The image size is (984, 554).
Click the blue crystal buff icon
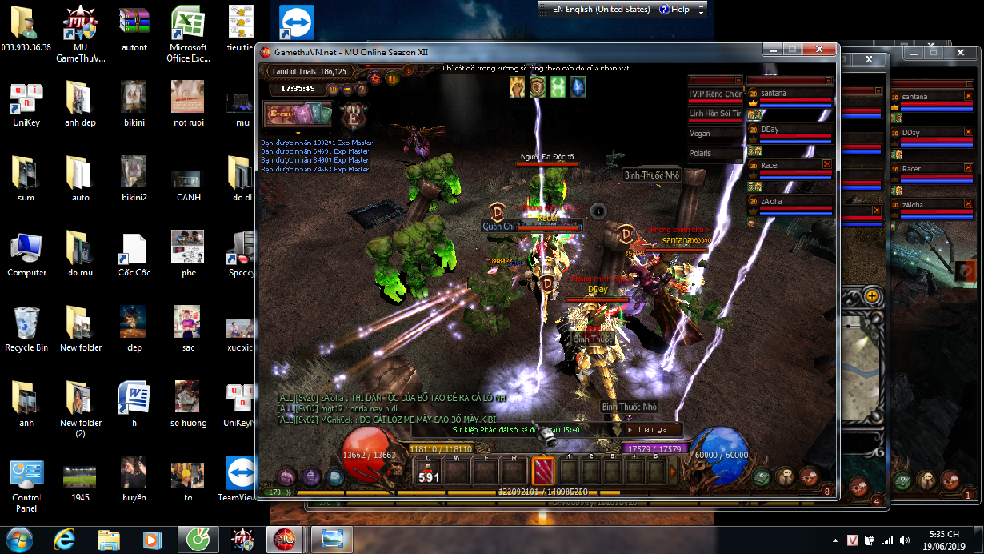pos(579,88)
